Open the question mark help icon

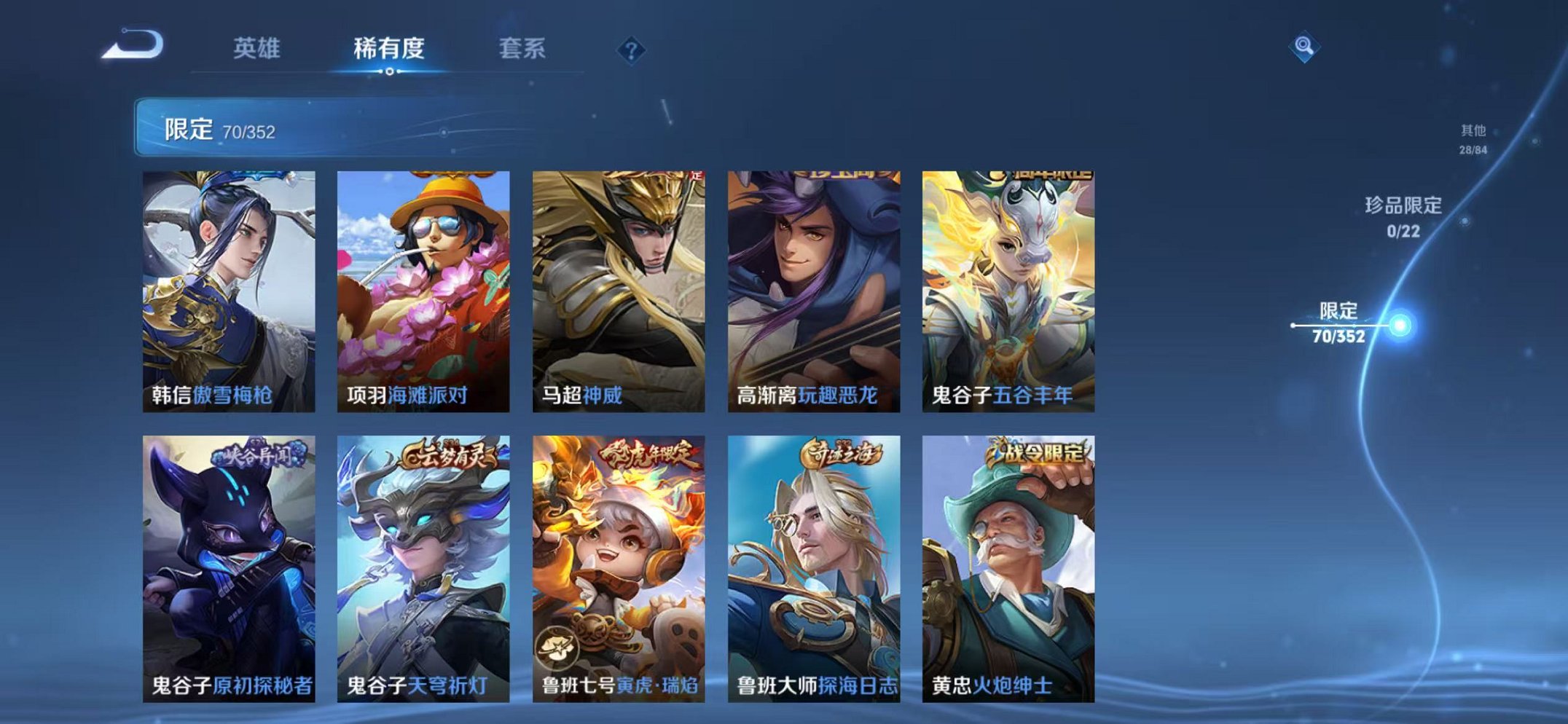632,49
